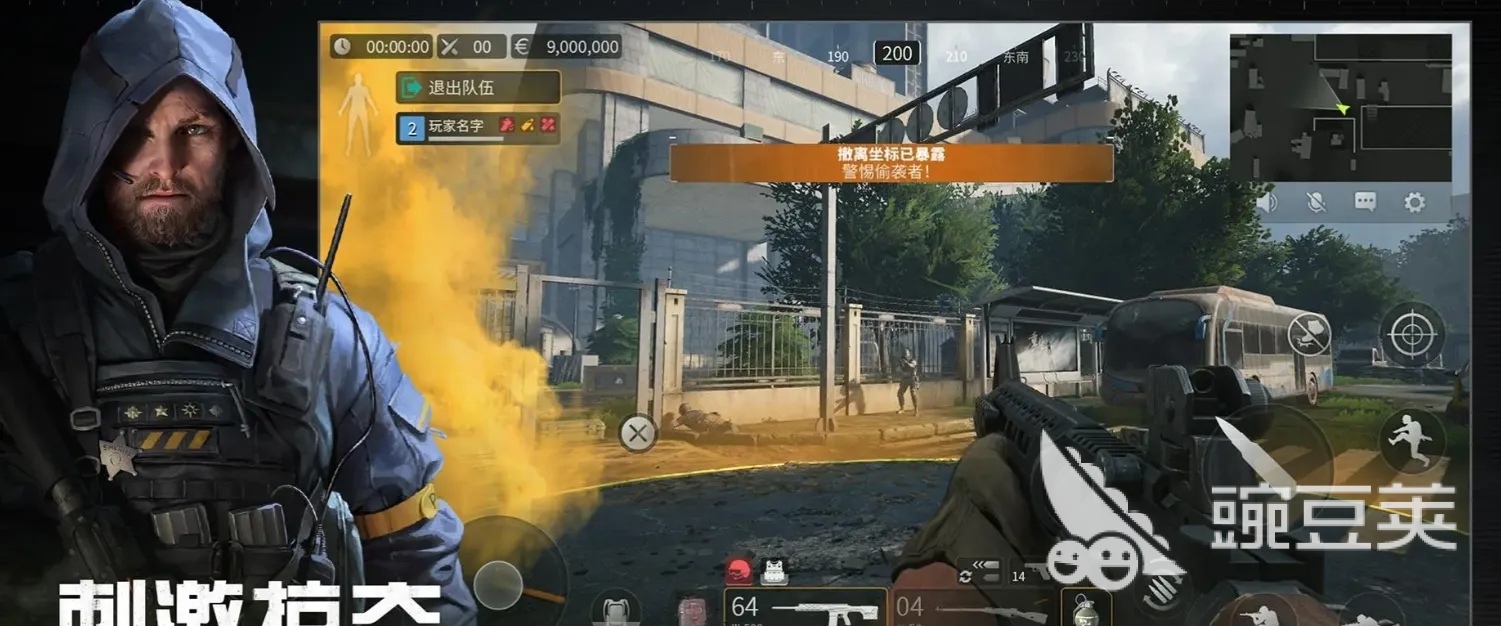Tap the 退出队伍 leave team button
1501x626 pixels.
477,87
